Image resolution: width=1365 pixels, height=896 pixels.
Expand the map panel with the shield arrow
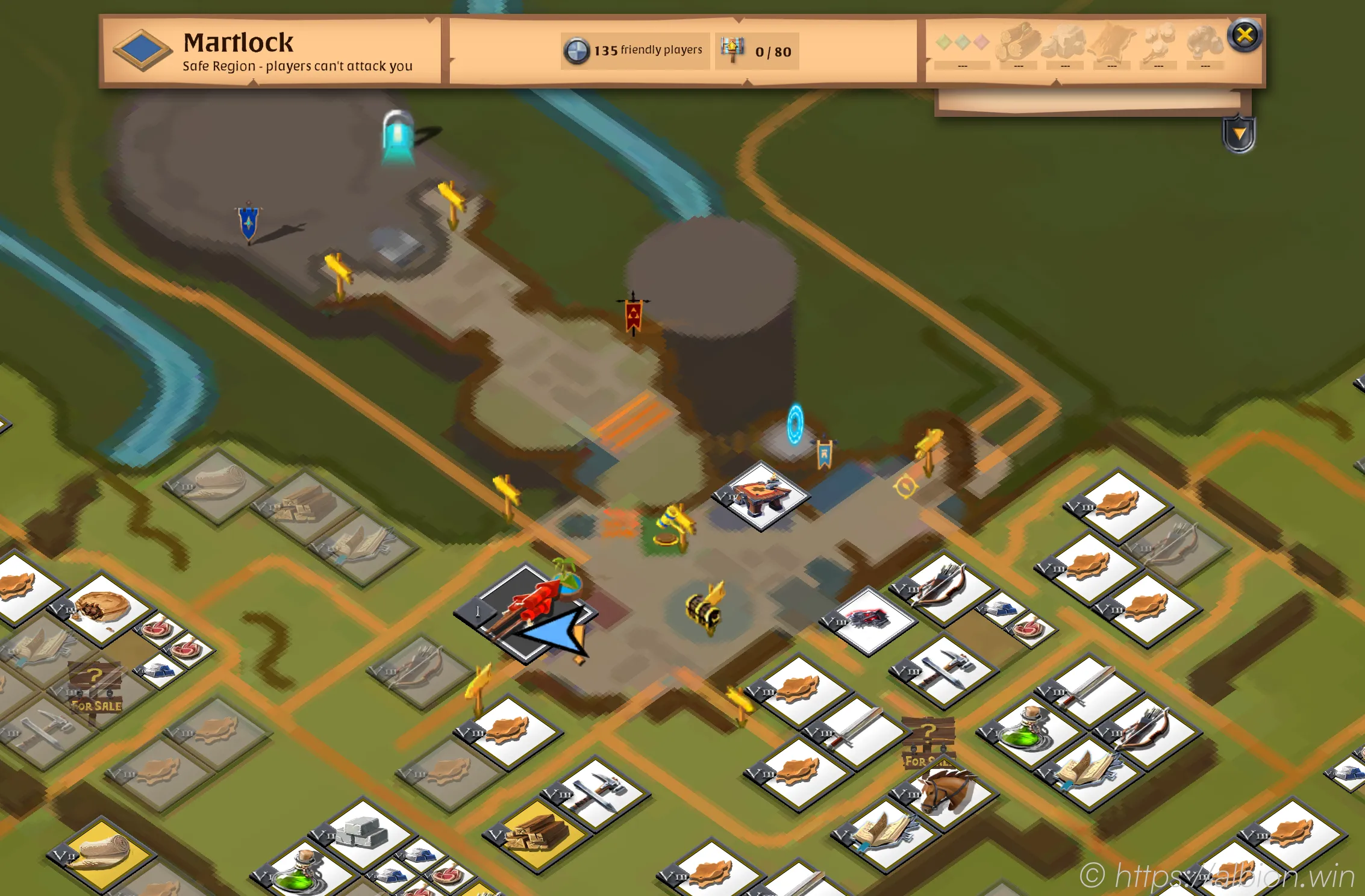click(x=1238, y=134)
